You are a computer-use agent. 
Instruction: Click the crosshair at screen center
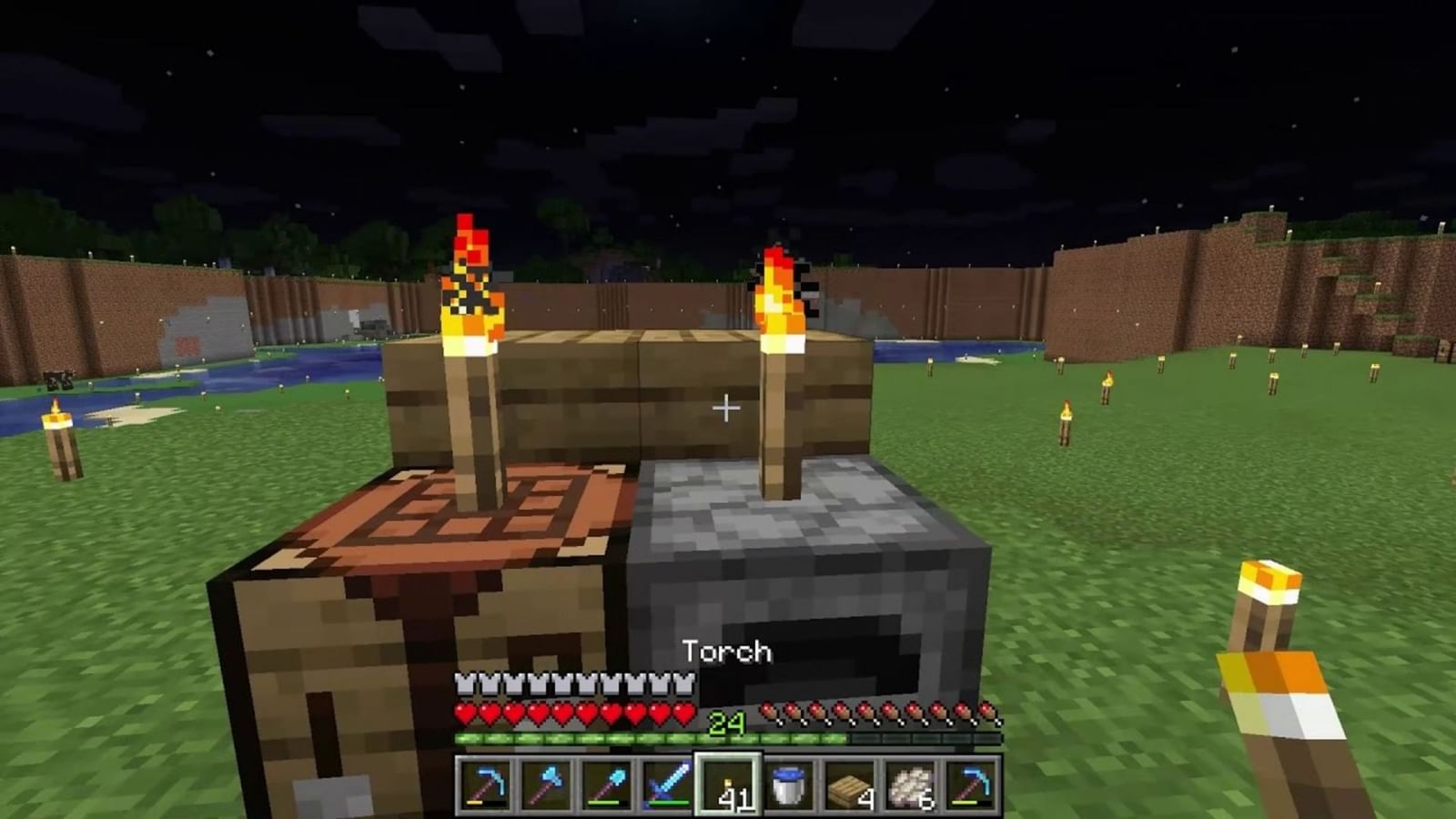tap(725, 408)
